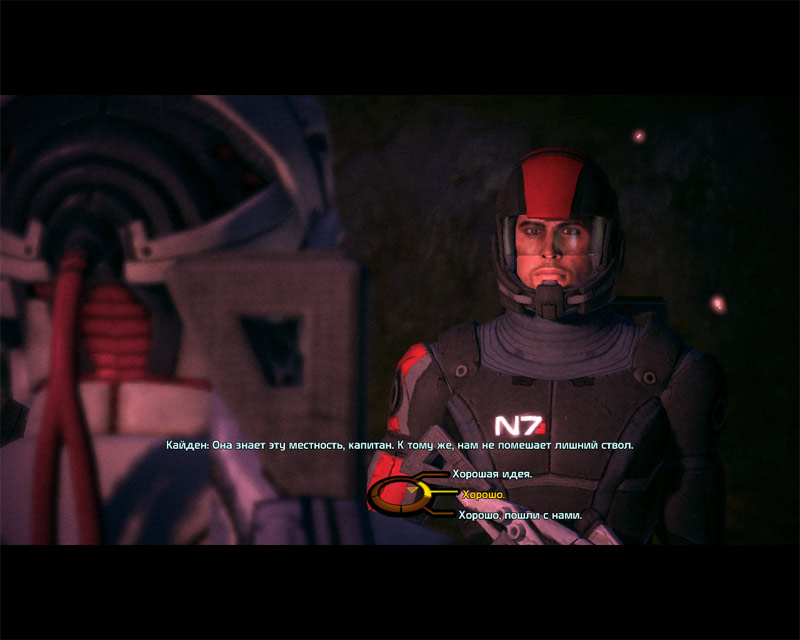This screenshot has width=800, height=640.
Task: Pick the response "Хорошо, пошли с нами."
Action: [519, 515]
